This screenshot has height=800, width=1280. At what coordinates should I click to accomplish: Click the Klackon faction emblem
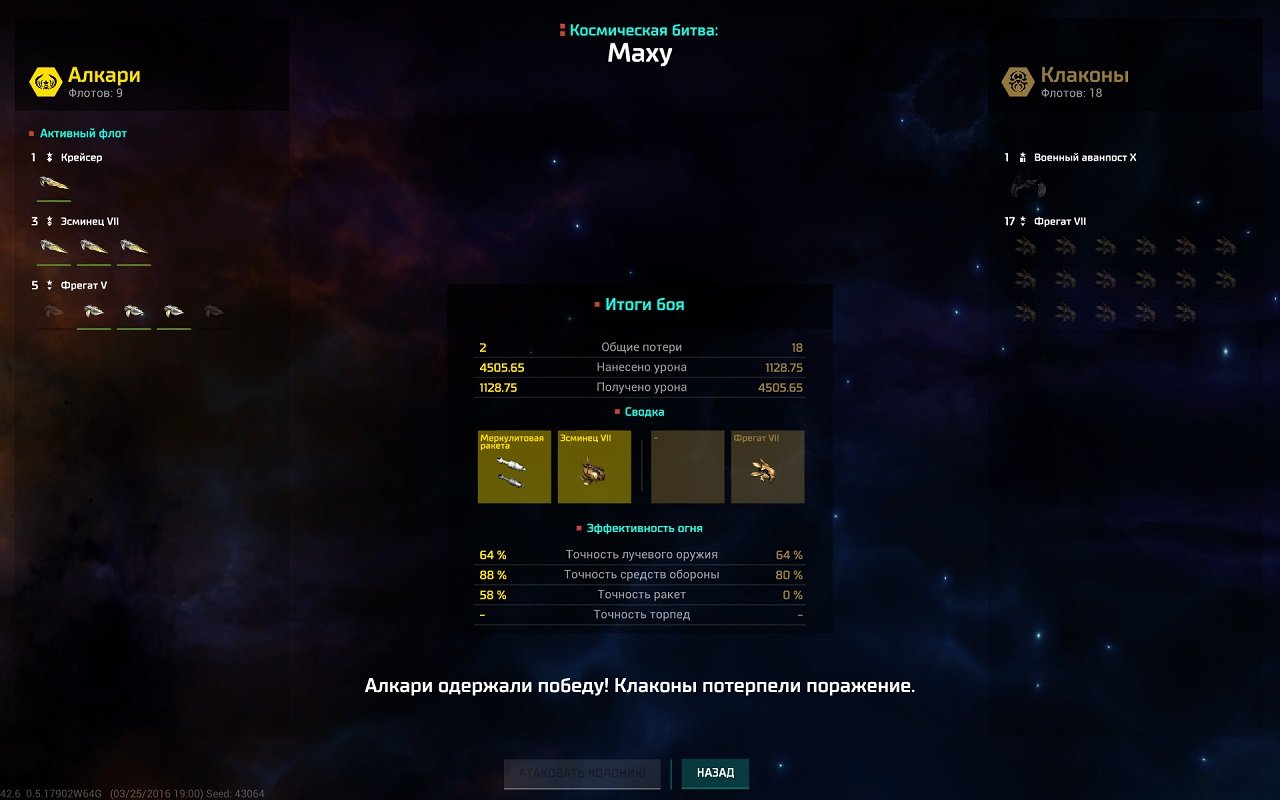pos(1017,79)
